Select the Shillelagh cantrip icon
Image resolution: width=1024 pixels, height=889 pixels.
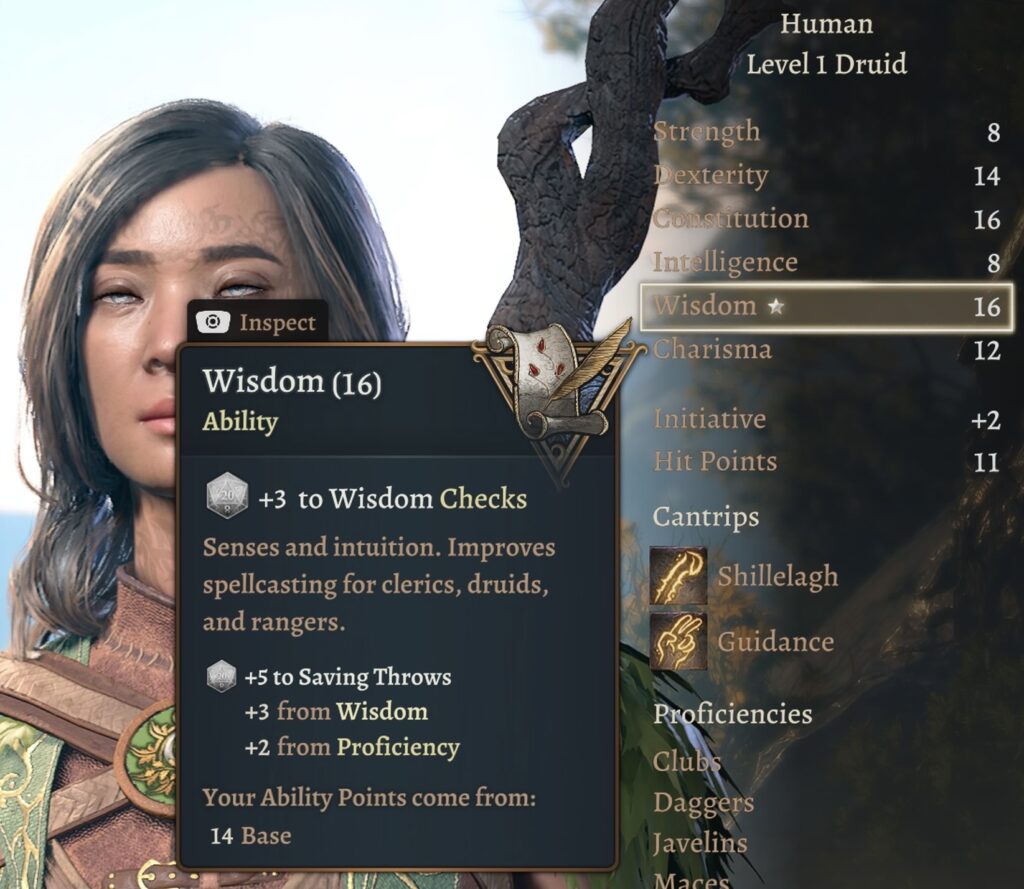click(678, 576)
